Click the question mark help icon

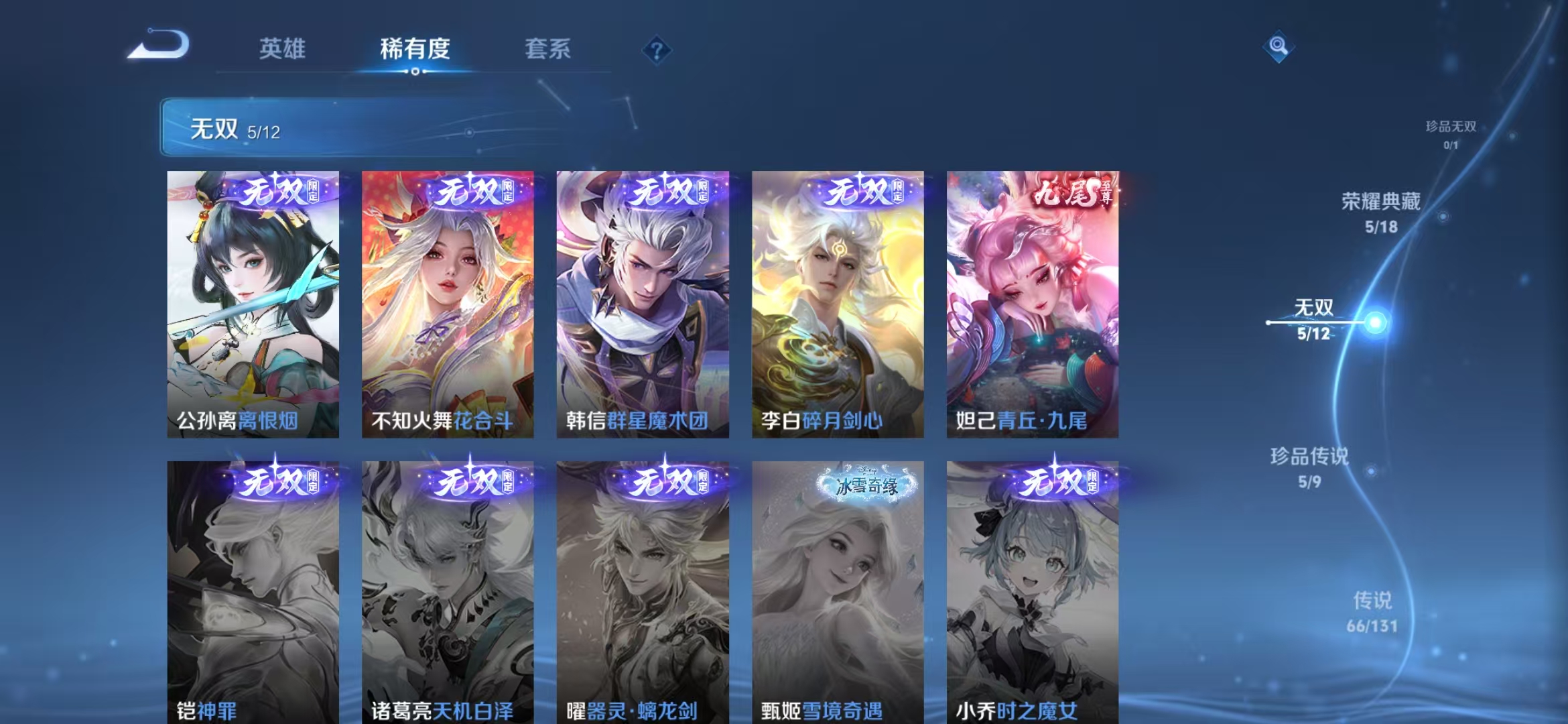click(x=657, y=50)
